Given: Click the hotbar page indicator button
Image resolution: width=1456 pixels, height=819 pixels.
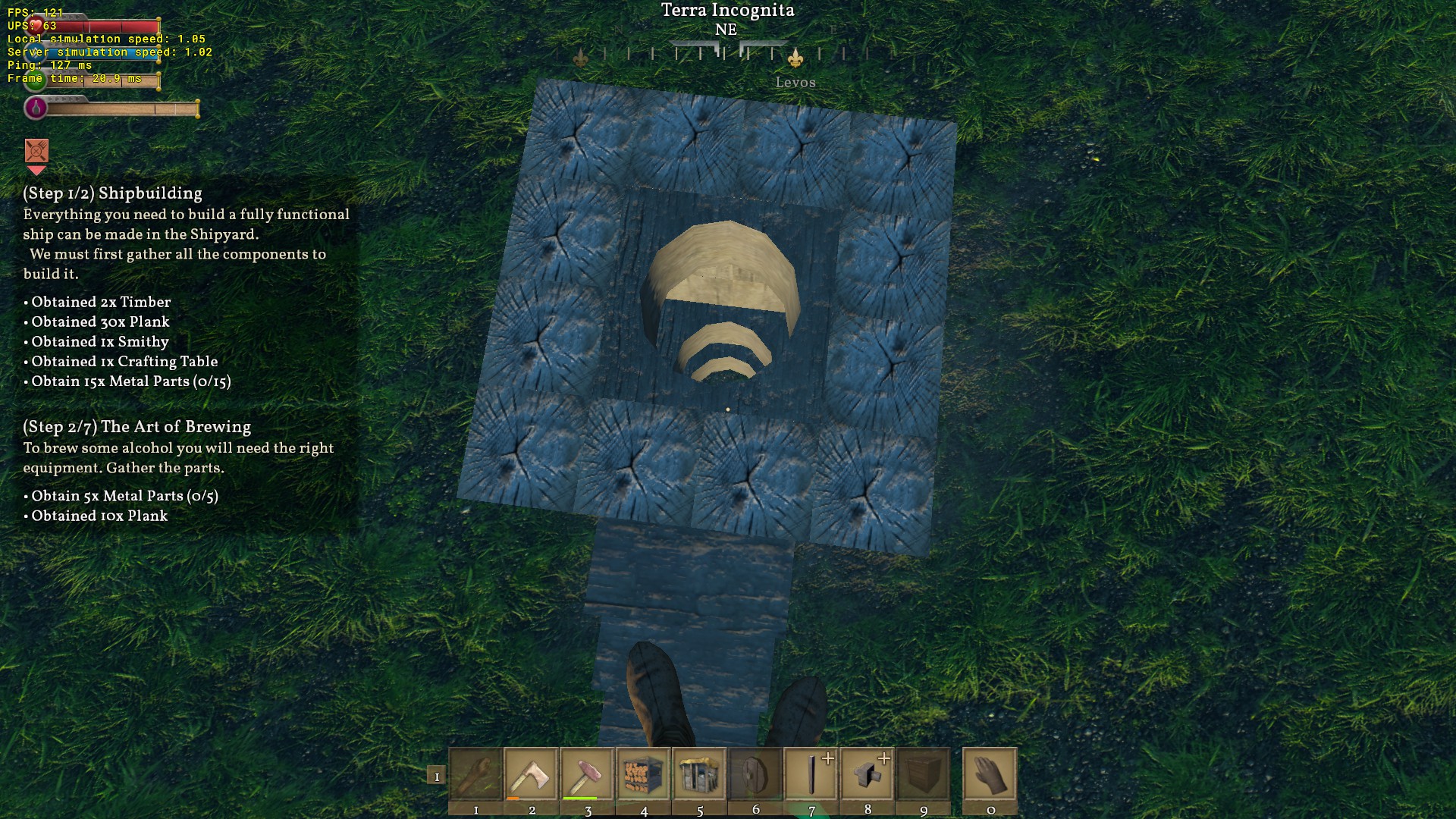Looking at the screenshot, I should tap(436, 776).
